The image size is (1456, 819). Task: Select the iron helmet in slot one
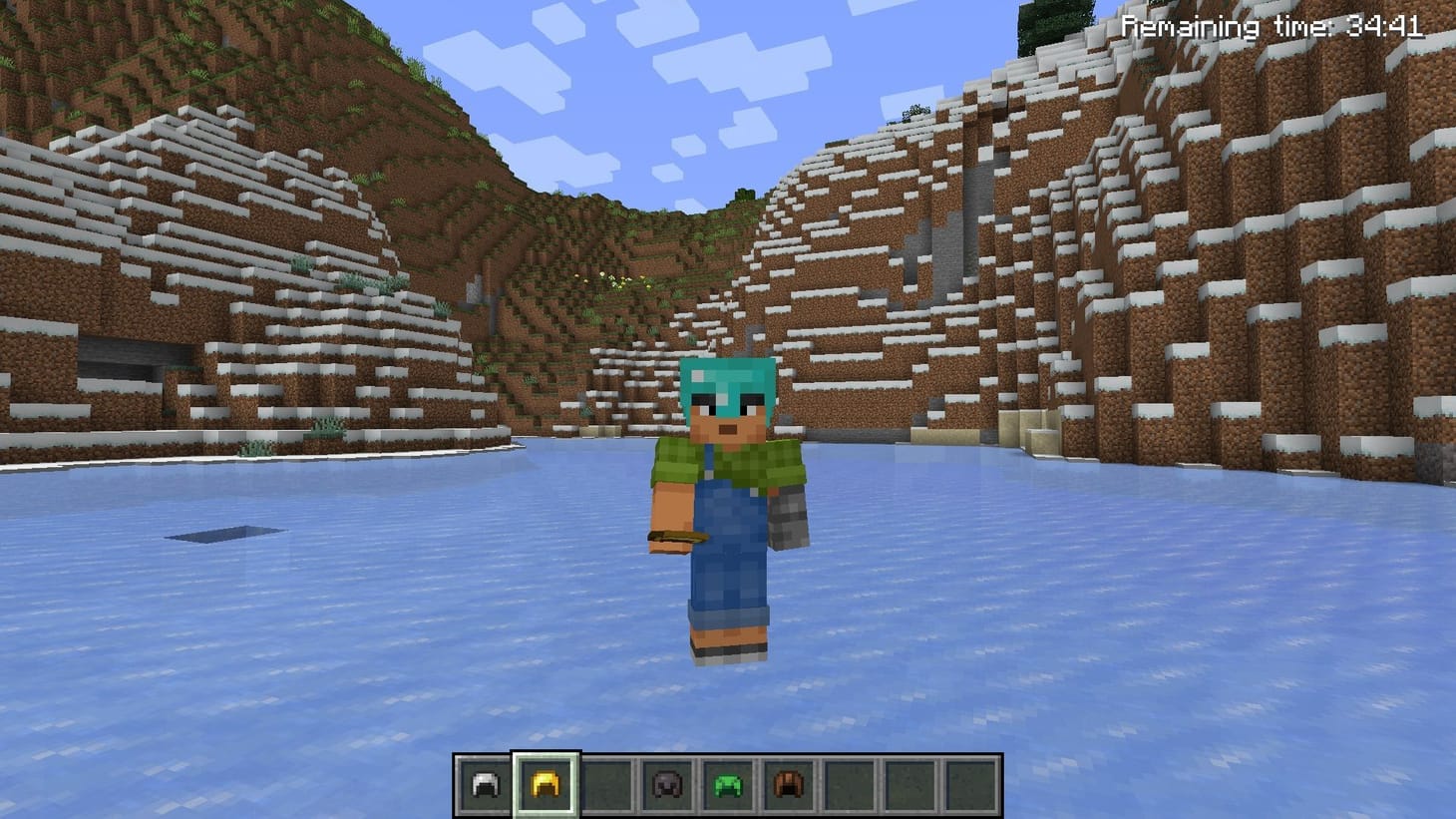[483, 783]
